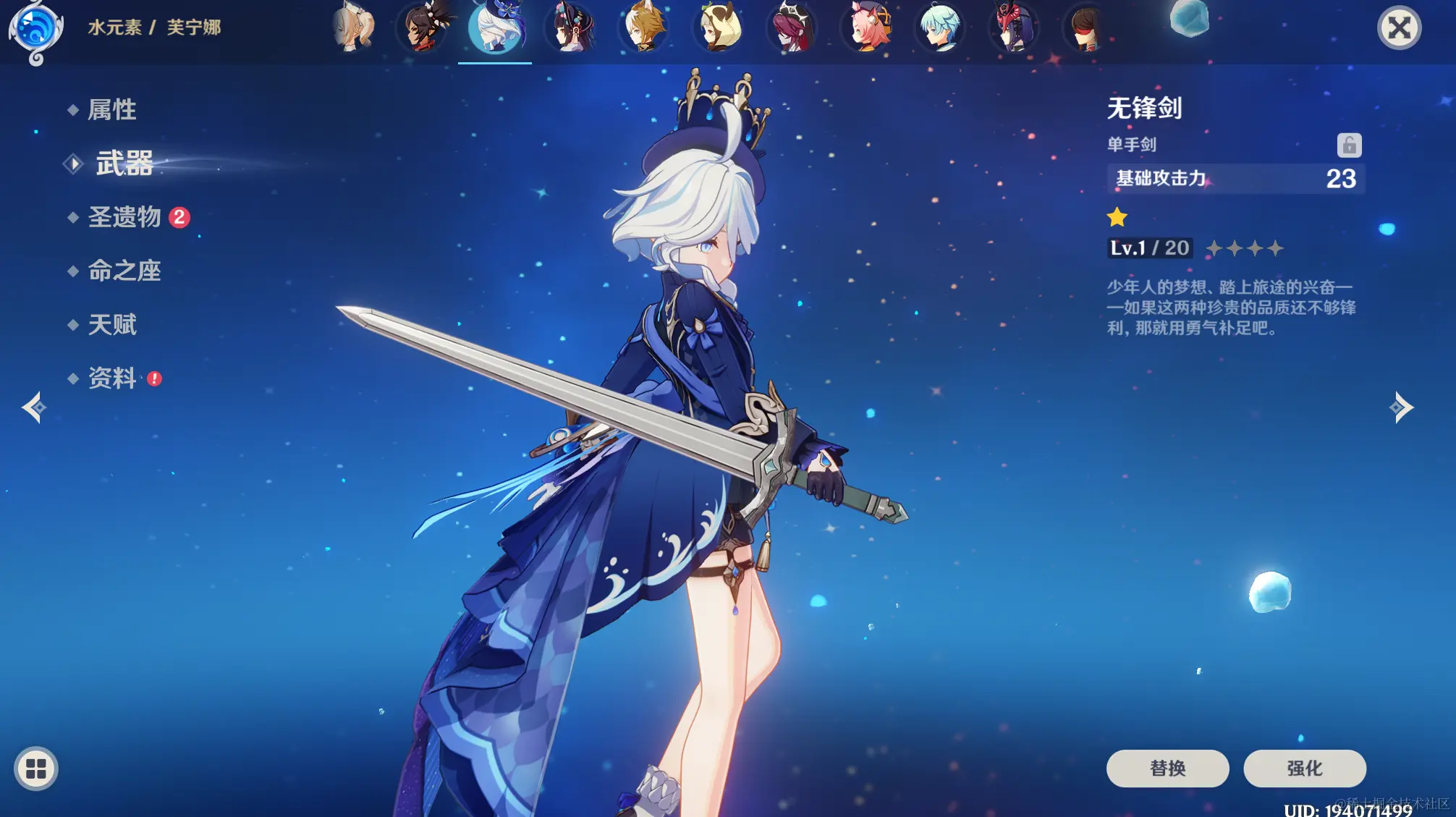Image resolution: width=1456 pixels, height=817 pixels.
Task: Choose the dark-skinned spiky black hair portrait
Action: 424,28
